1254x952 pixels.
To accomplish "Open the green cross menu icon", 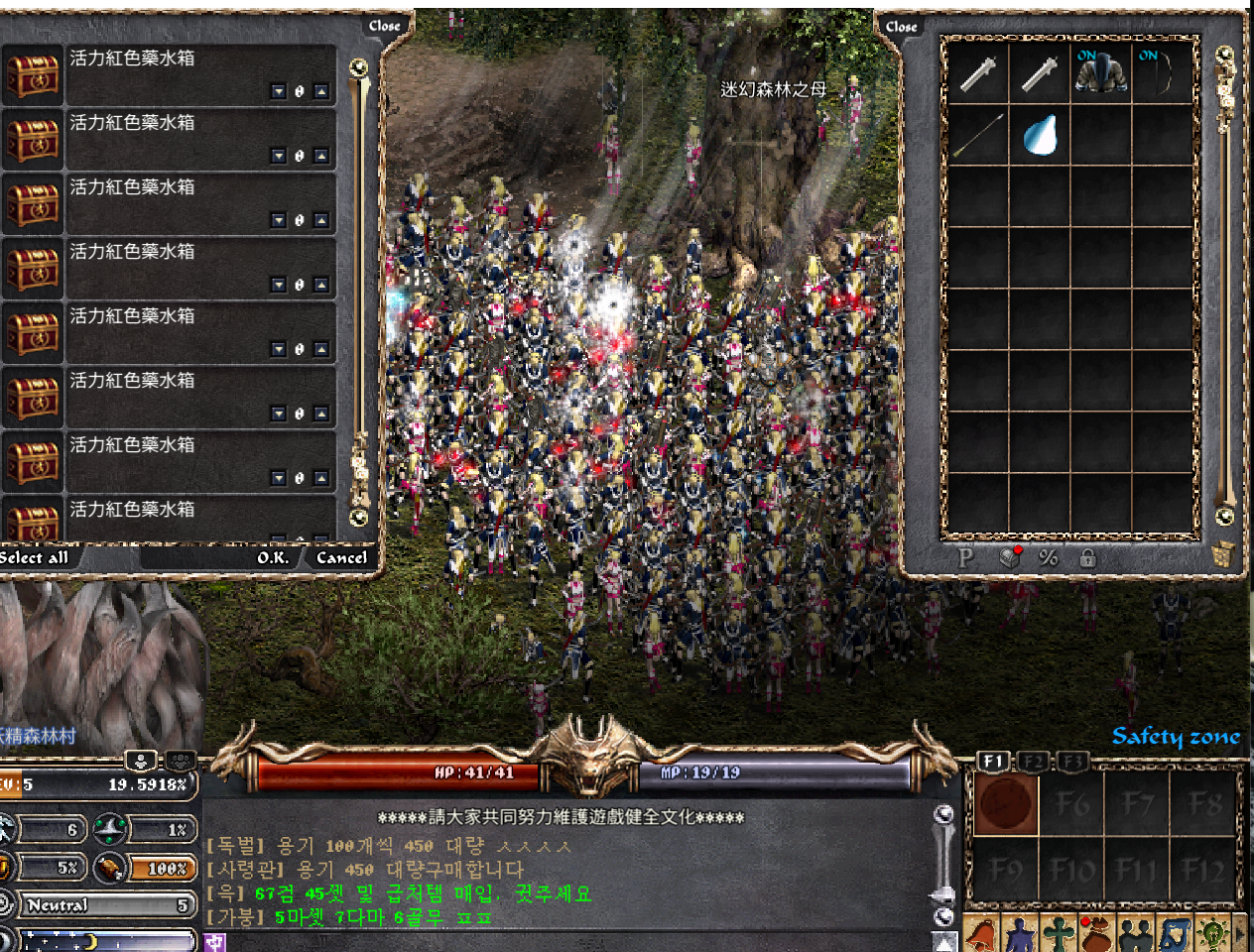I will coord(1059,935).
